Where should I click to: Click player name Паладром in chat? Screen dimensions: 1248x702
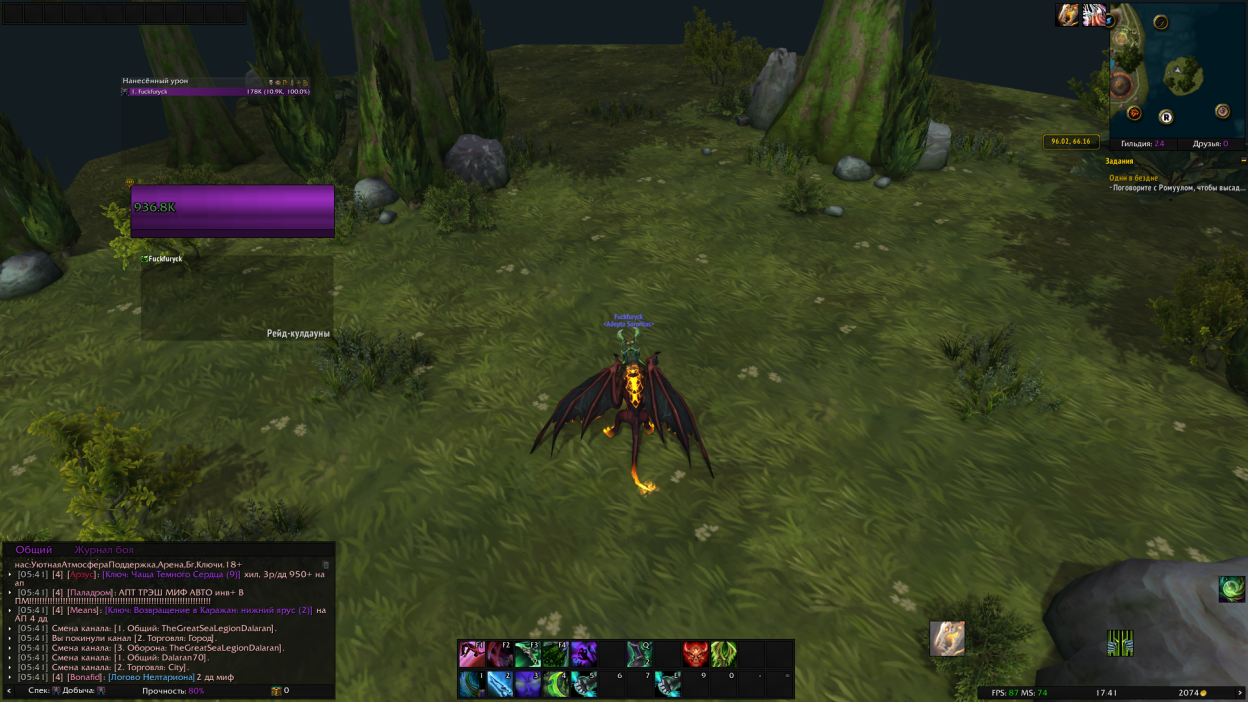(x=90, y=592)
